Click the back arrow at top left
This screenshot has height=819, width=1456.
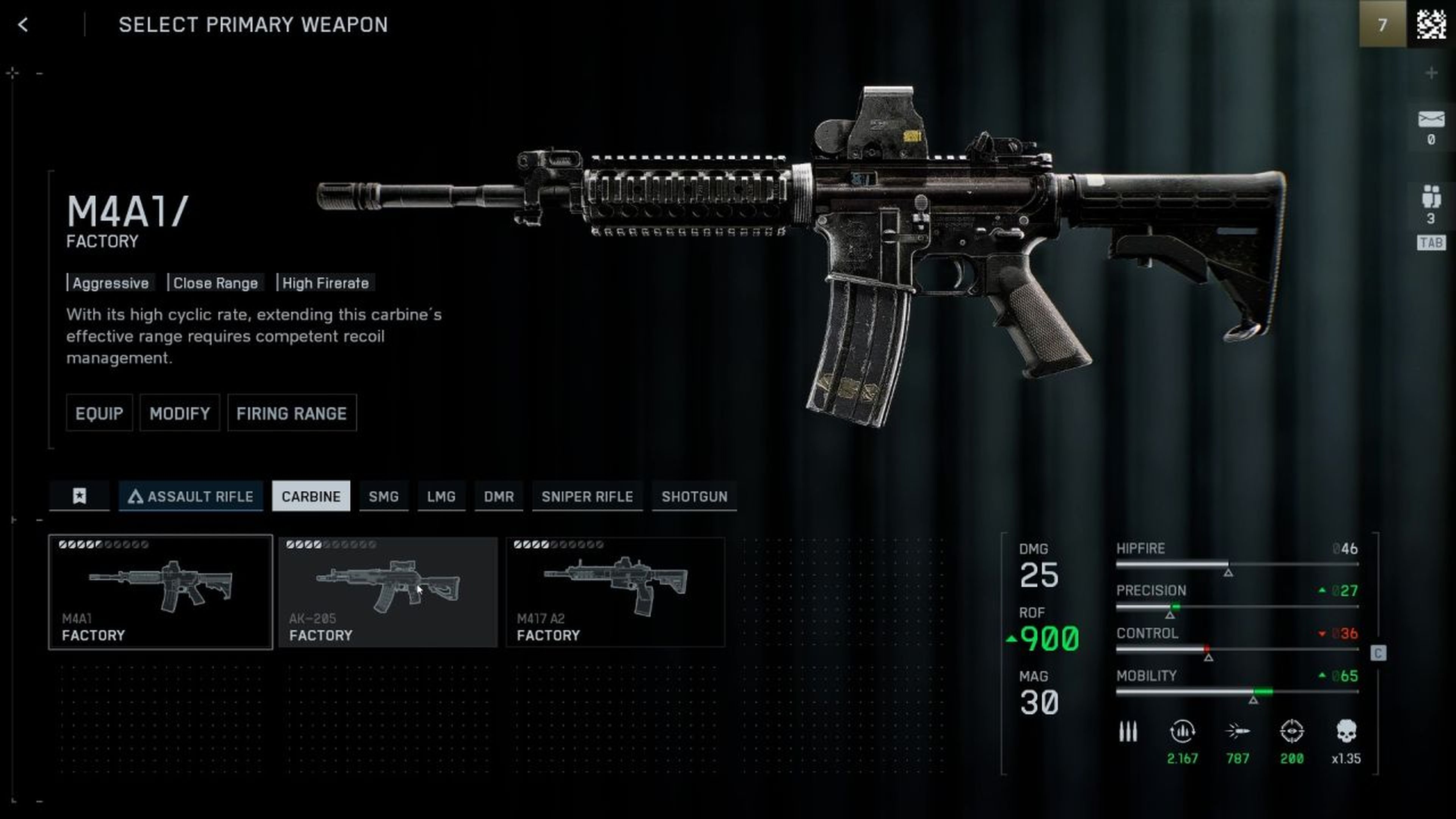[23, 25]
